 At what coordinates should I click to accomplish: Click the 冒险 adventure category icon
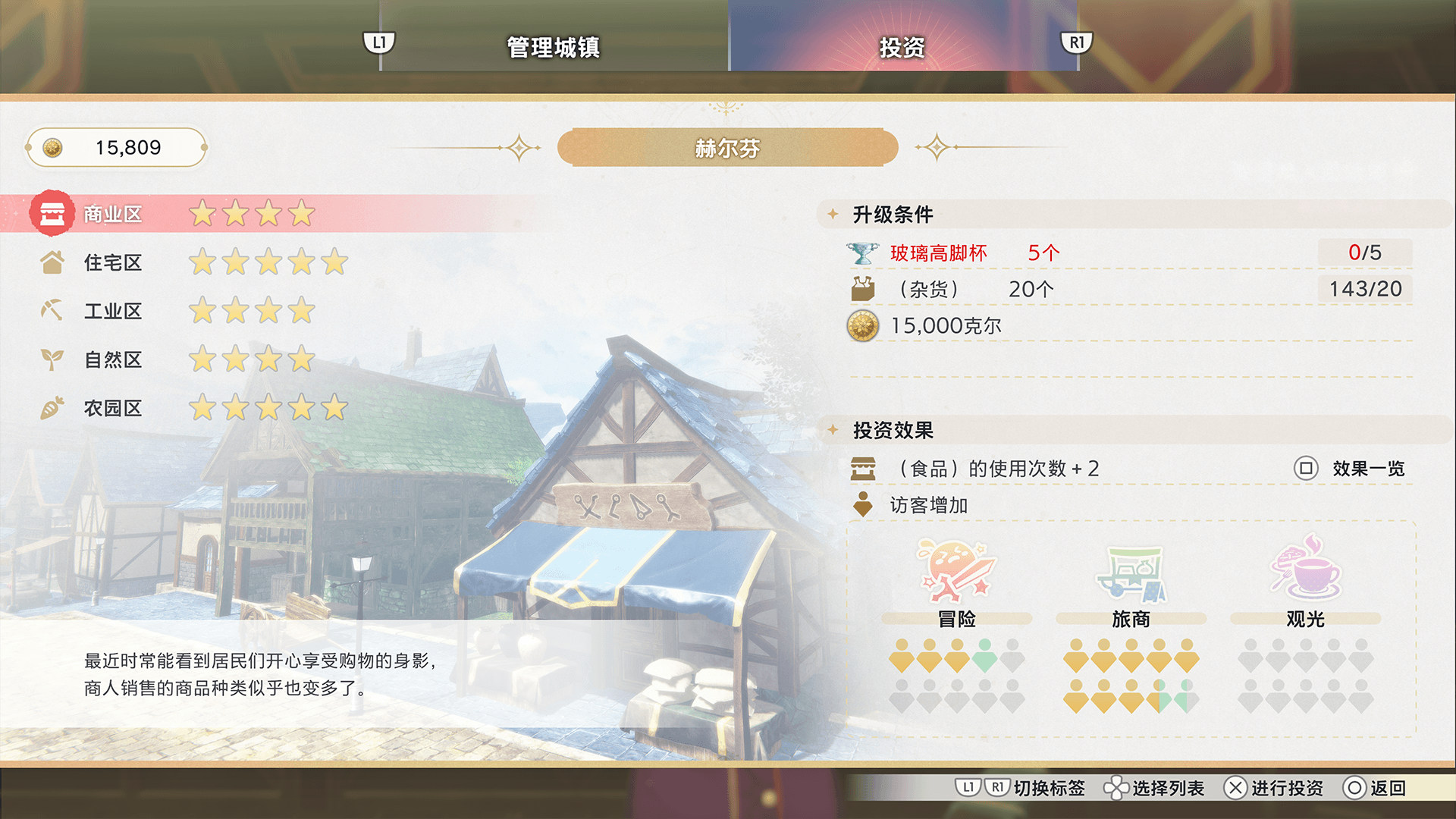[x=956, y=572]
